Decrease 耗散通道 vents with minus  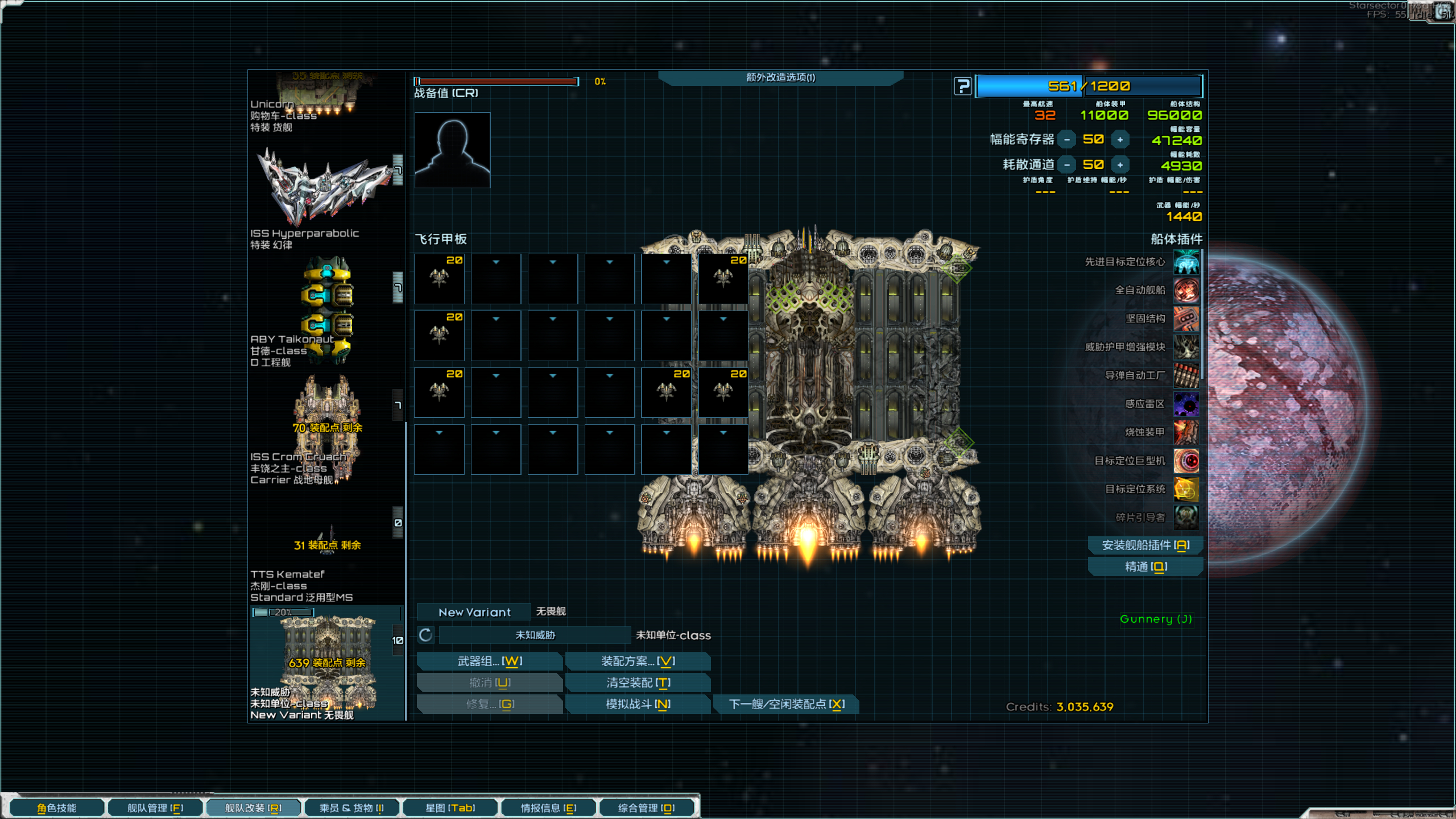tap(1067, 165)
